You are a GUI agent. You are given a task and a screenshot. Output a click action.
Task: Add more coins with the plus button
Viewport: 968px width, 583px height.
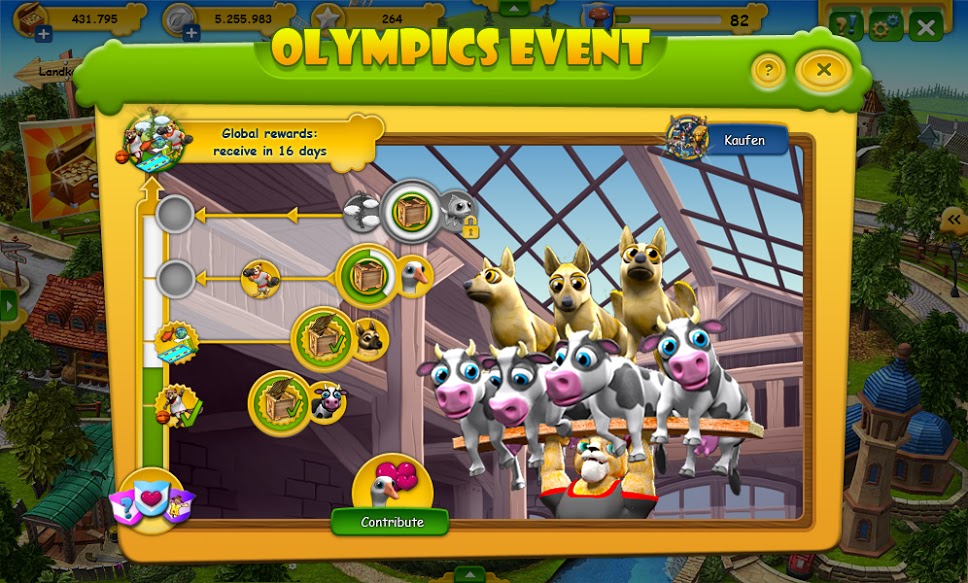[x=43, y=35]
